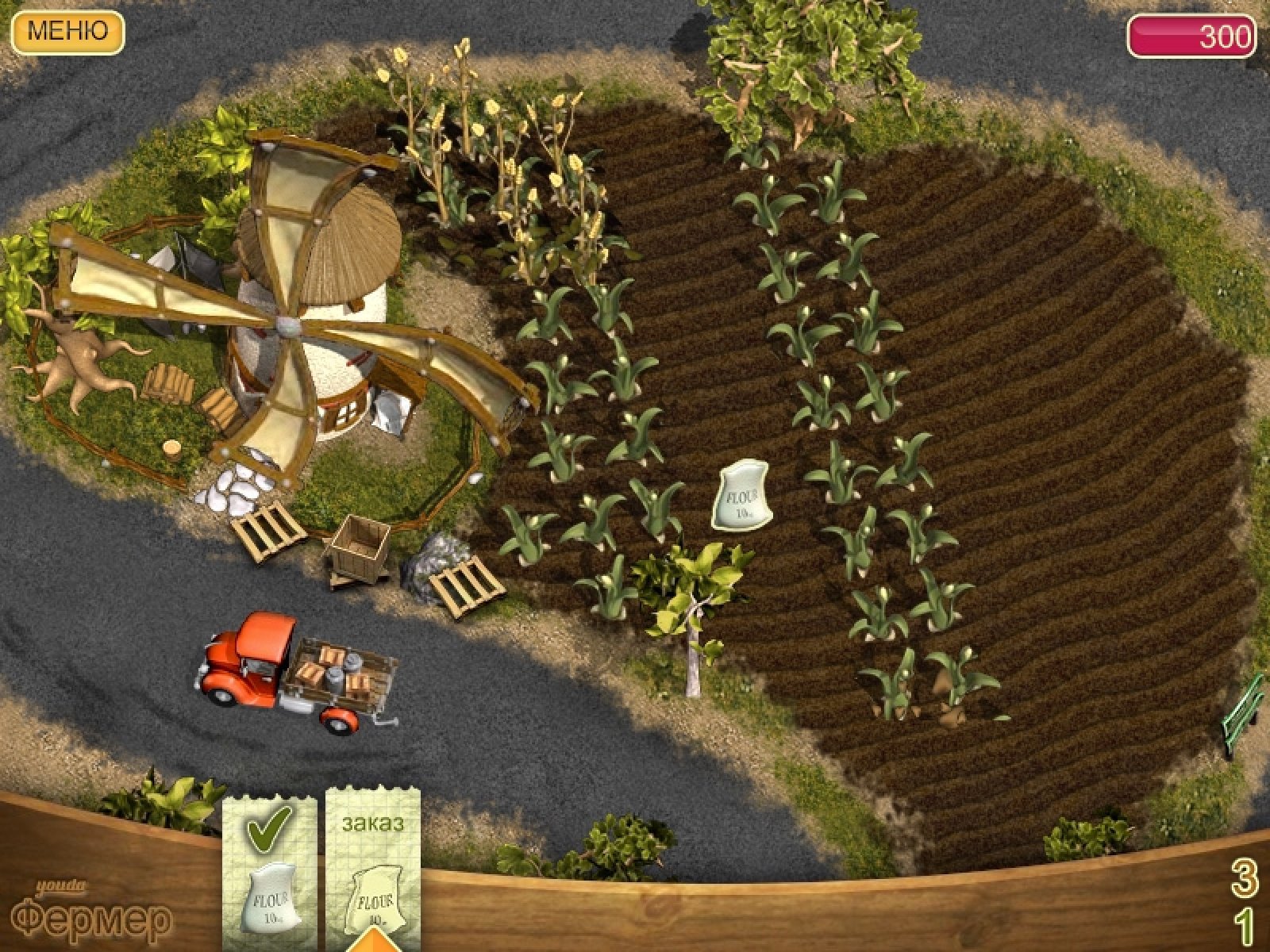Open the МЕНЮ button

coord(67,32)
